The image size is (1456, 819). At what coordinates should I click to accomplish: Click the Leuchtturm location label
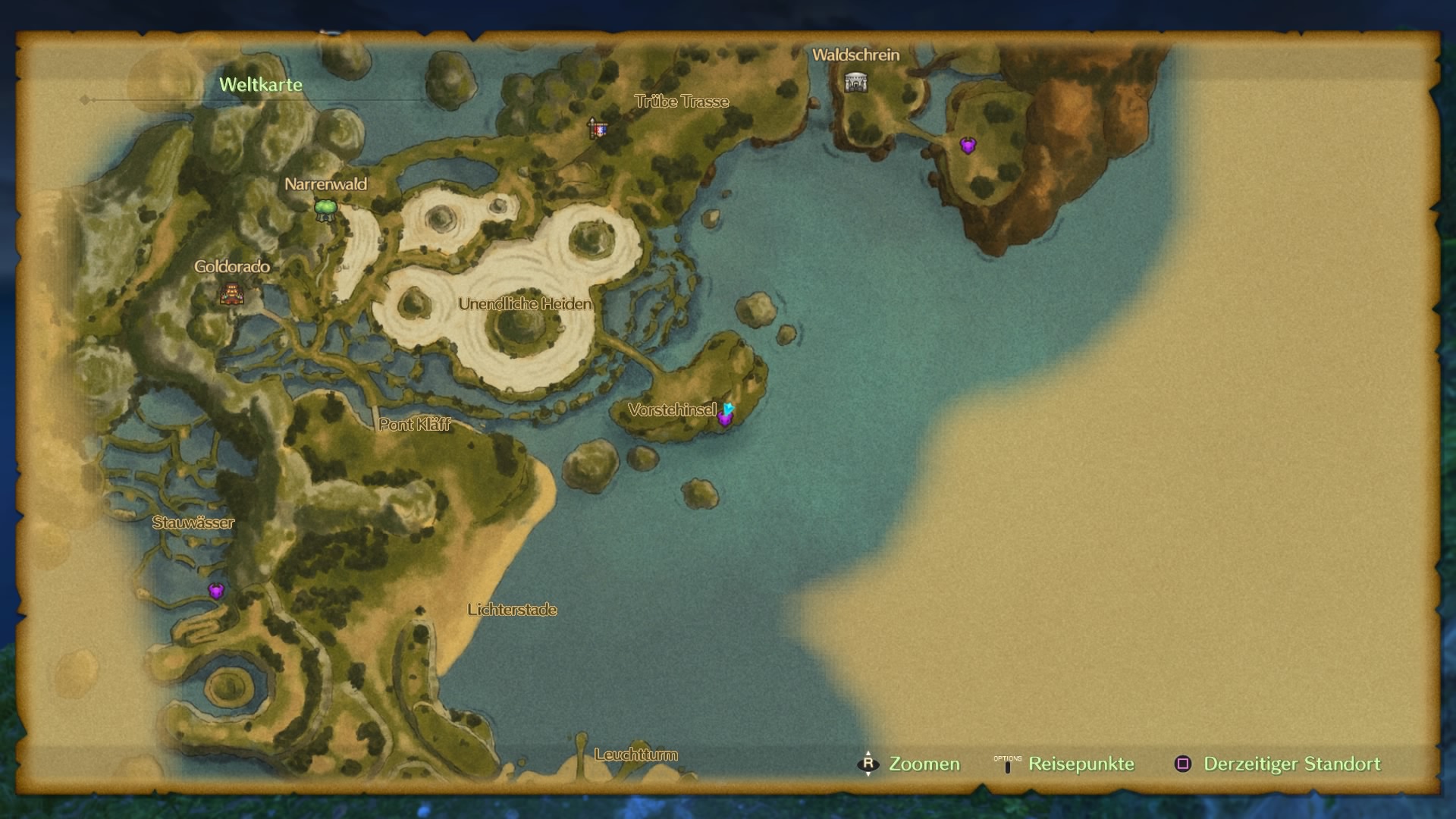click(x=635, y=755)
